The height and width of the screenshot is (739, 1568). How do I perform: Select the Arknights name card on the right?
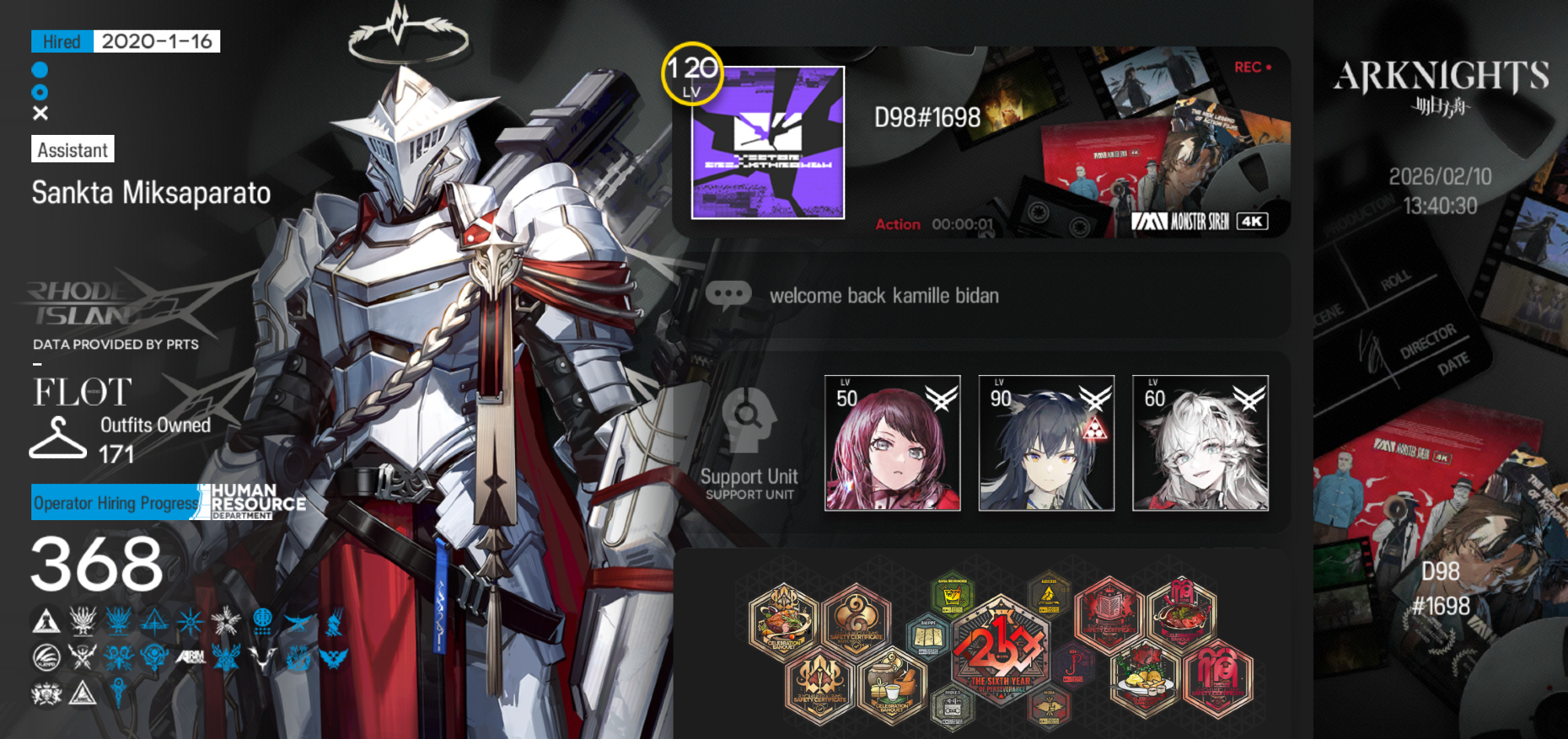[x=1441, y=369]
